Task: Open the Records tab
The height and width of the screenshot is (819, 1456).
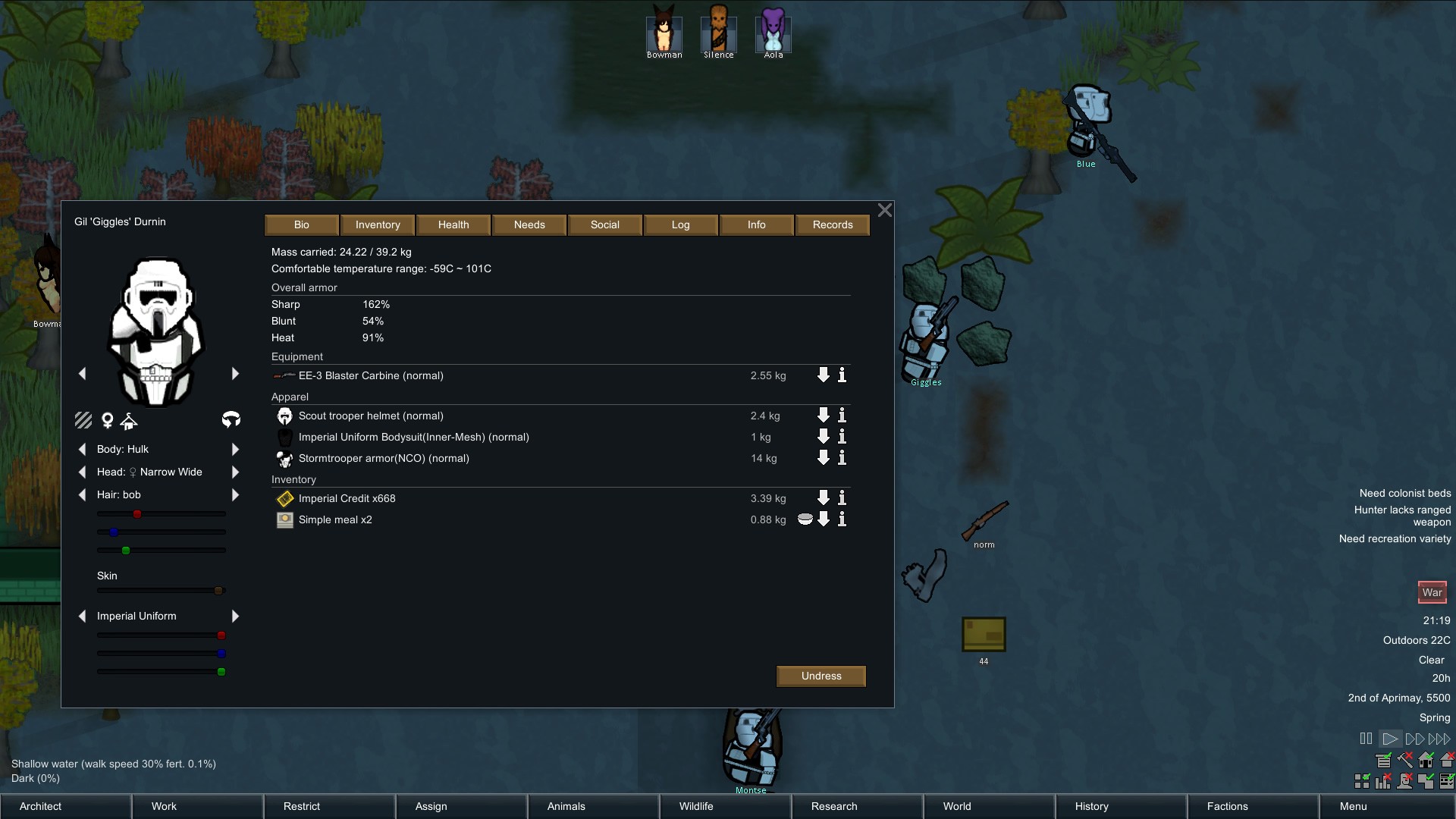Action: point(833,224)
